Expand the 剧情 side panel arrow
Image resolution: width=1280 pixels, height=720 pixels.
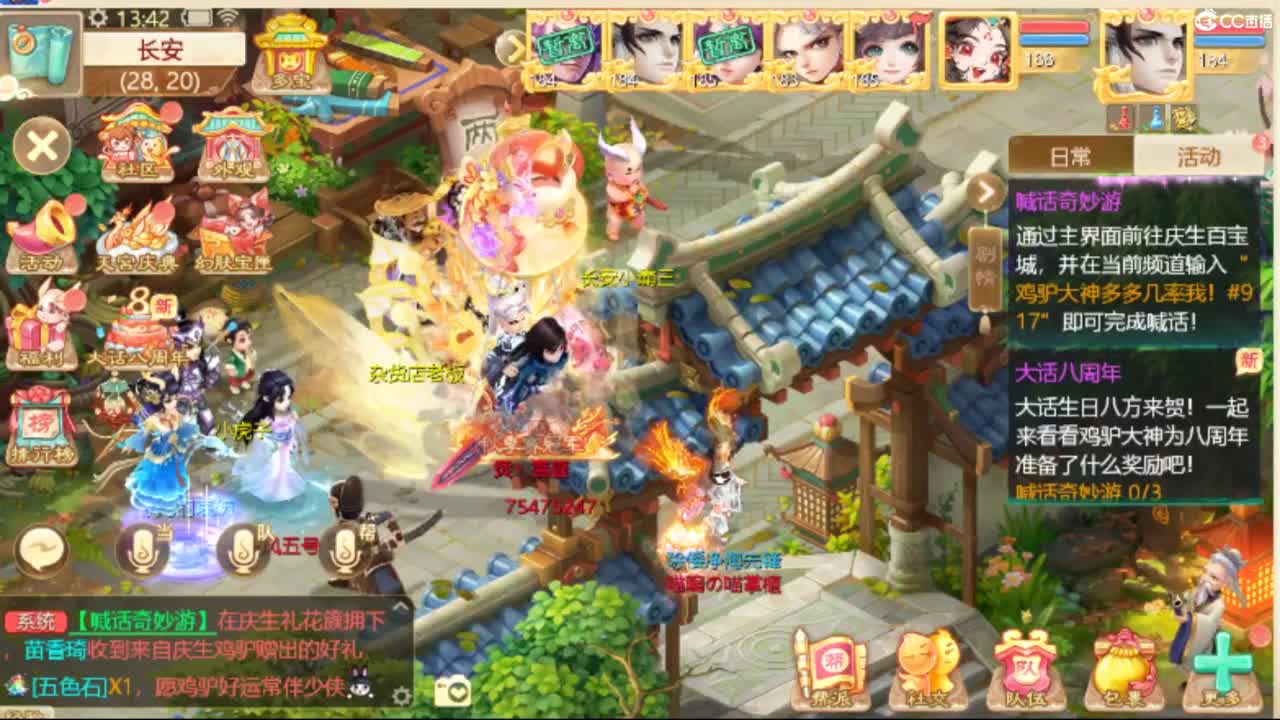click(984, 192)
